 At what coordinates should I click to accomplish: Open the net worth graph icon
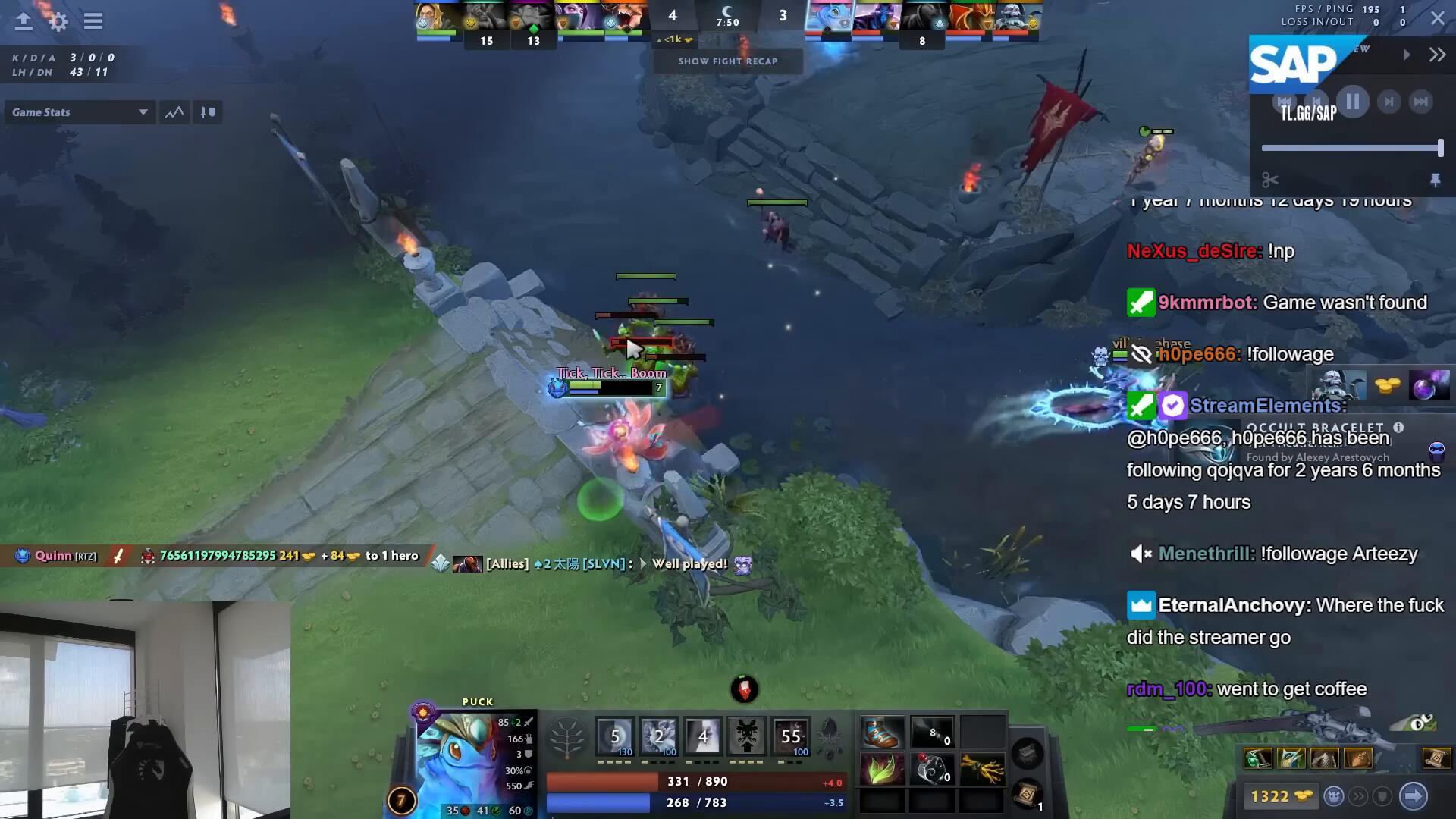tap(174, 112)
